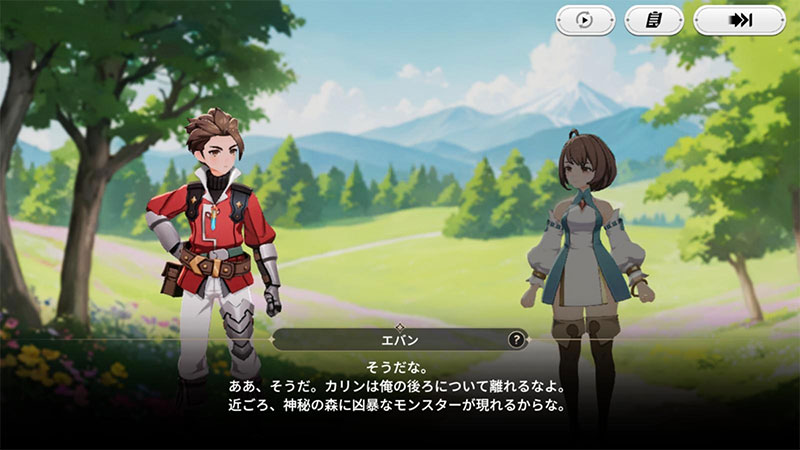
Task: Open the dialogue log clipboard button
Action: (654, 20)
